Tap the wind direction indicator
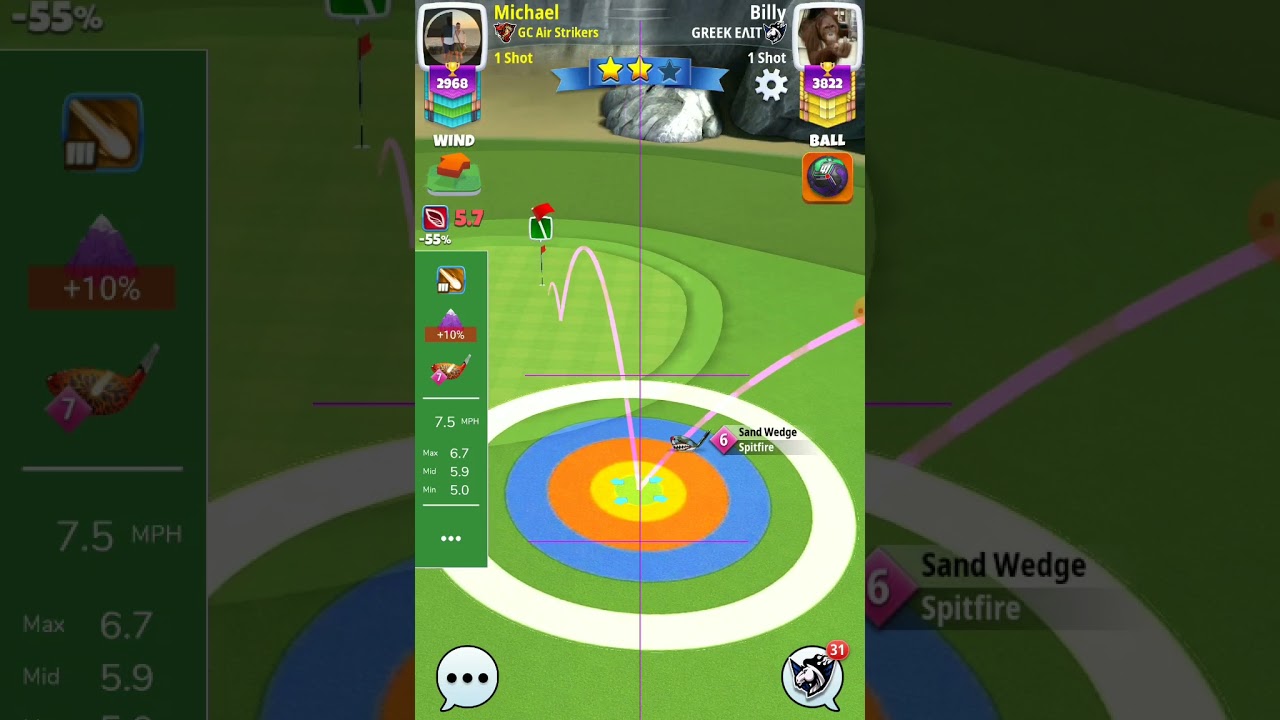The image size is (1280, 720). point(454,174)
